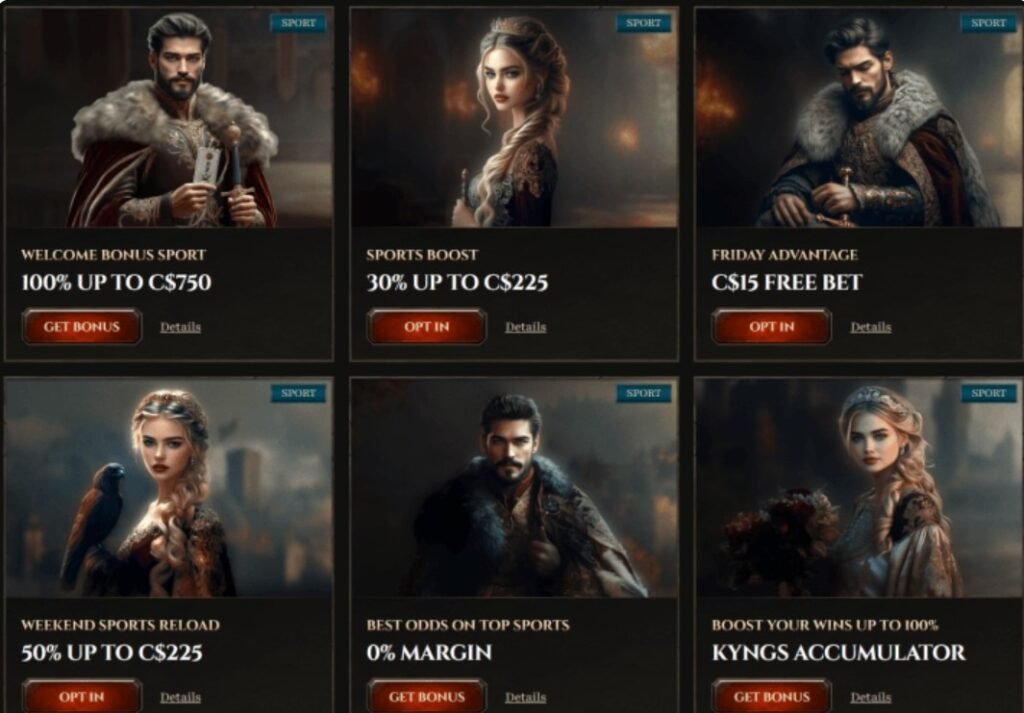Screen dimensions: 1024x713
Task: Select the Friday Advantage promo image
Action: 859,118
